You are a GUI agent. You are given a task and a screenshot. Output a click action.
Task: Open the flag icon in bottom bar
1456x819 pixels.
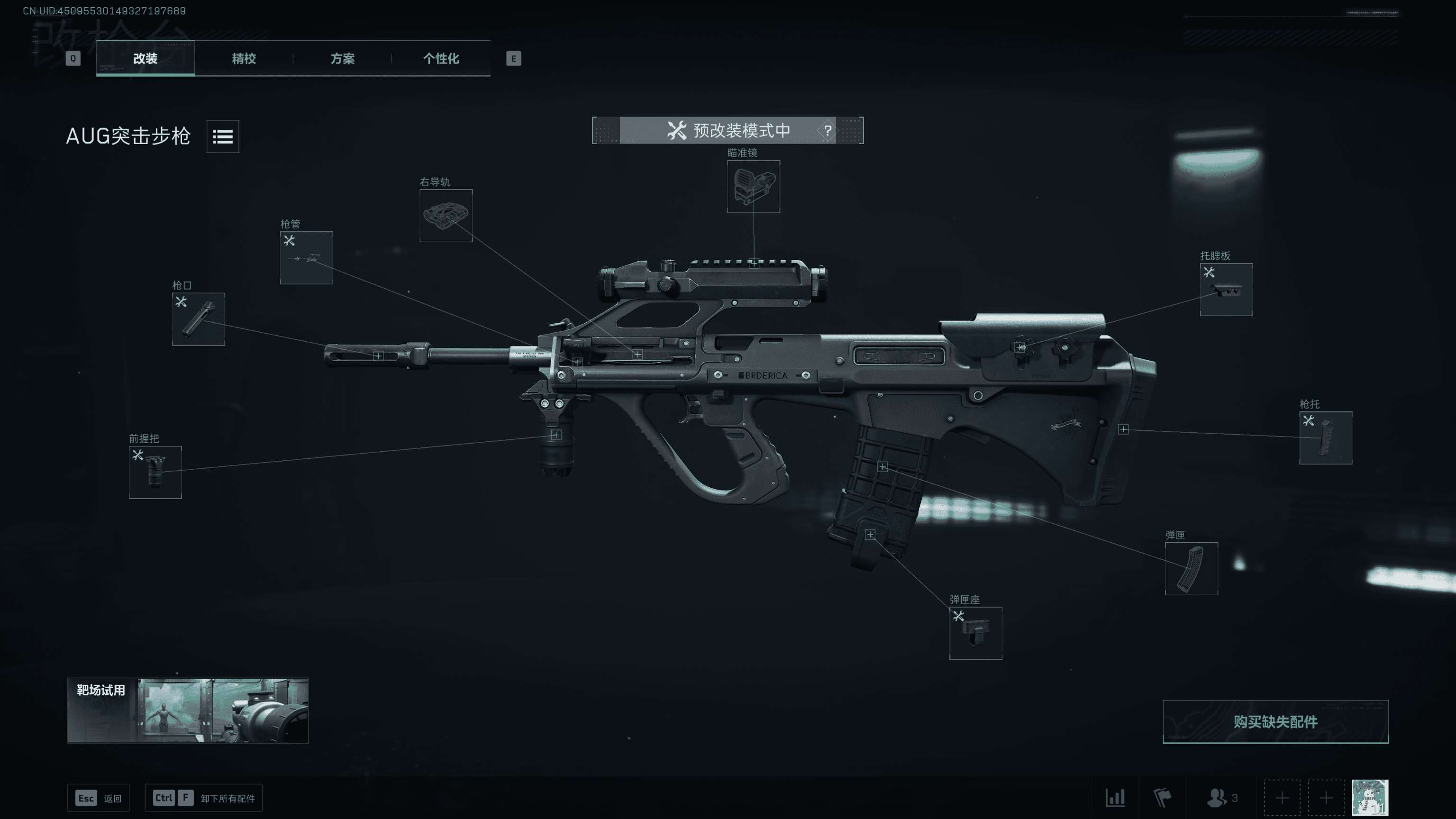[1162, 798]
